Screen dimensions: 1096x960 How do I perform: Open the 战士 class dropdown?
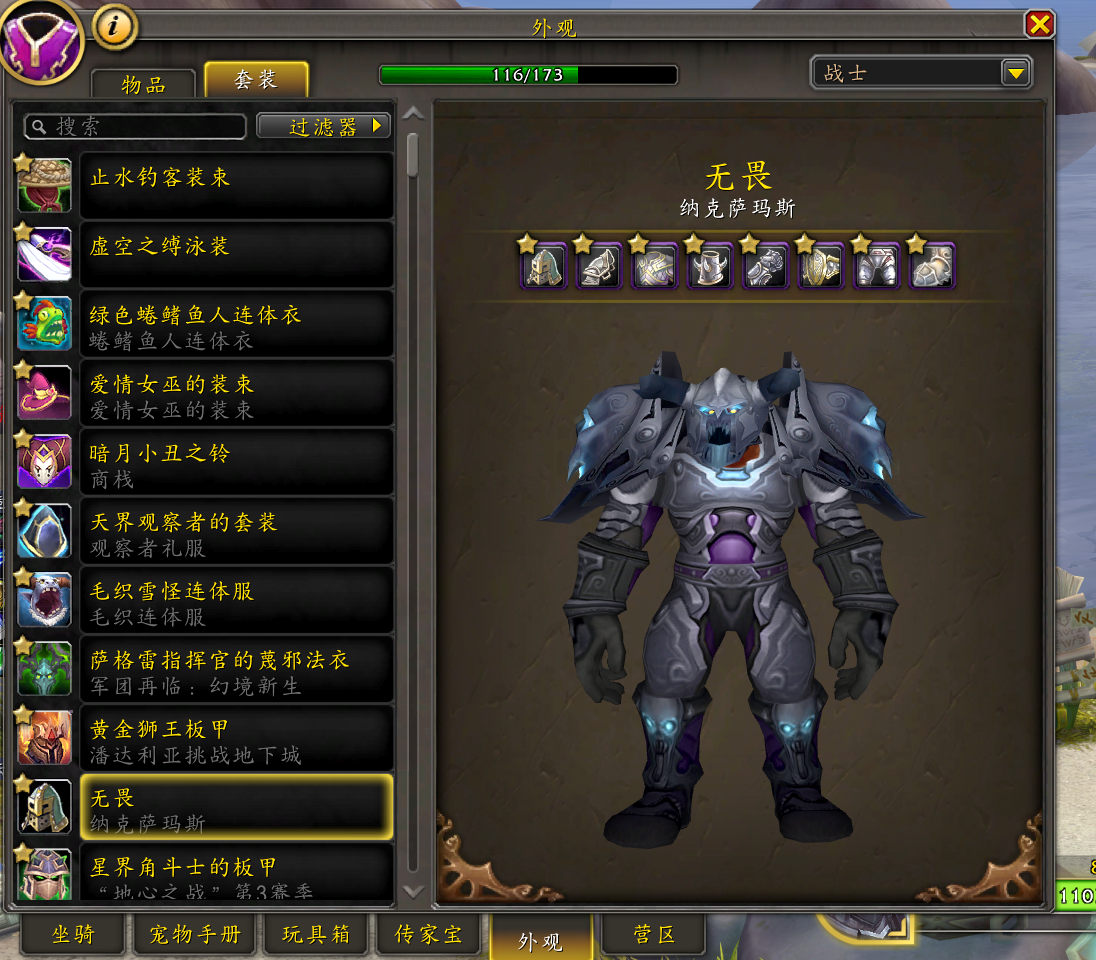[x=1016, y=73]
